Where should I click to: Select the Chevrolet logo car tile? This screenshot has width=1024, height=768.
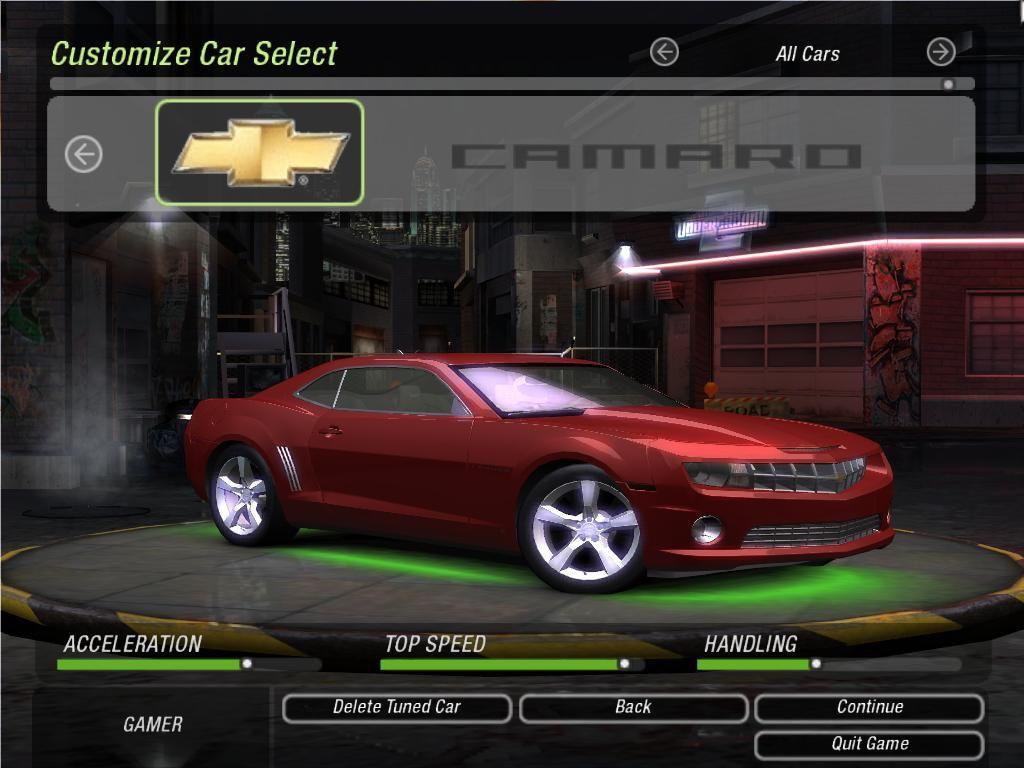point(260,153)
